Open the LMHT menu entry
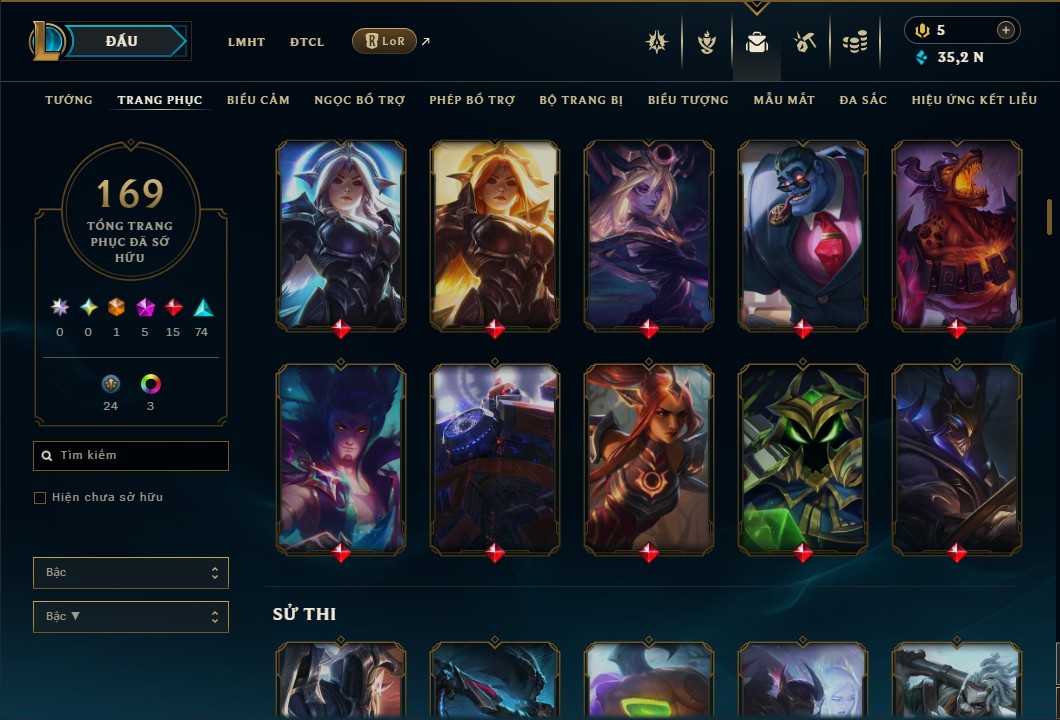 pyautogui.click(x=246, y=42)
